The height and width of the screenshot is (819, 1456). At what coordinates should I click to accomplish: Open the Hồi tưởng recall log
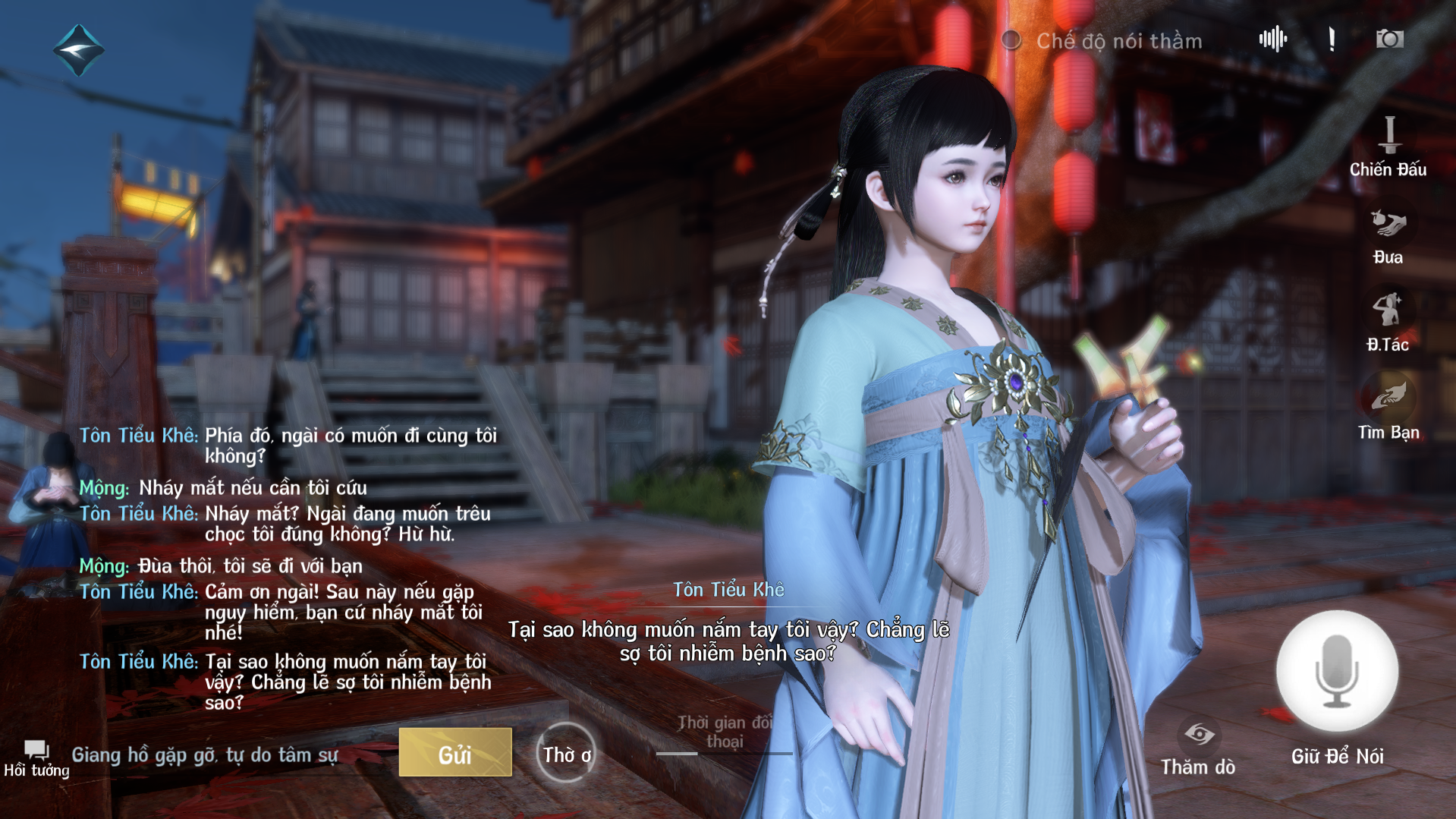click(x=36, y=758)
